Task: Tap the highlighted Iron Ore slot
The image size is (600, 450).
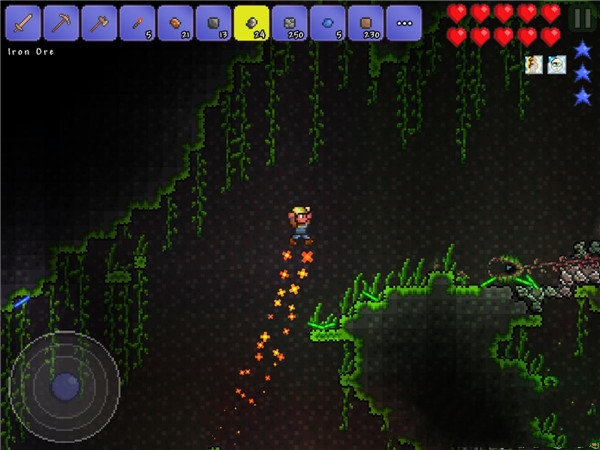Action: (x=251, y=21)
